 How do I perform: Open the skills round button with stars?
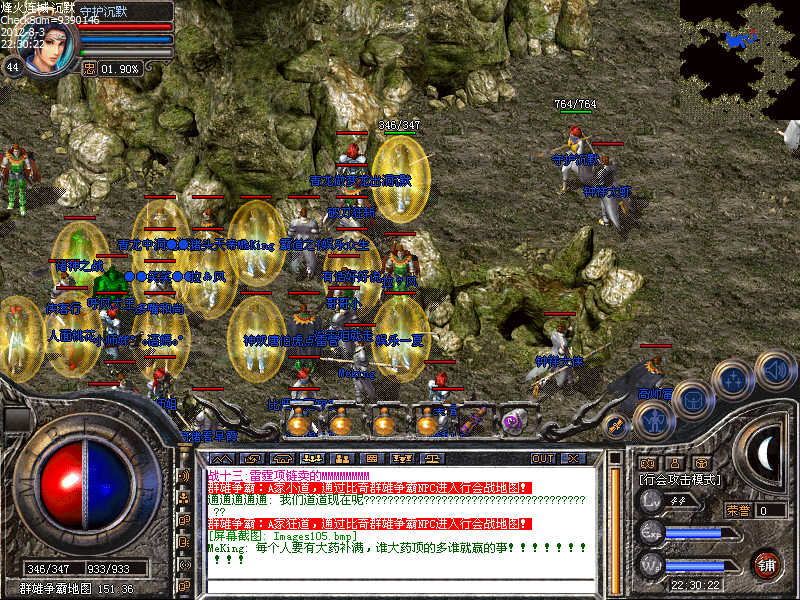coord(733,380)
